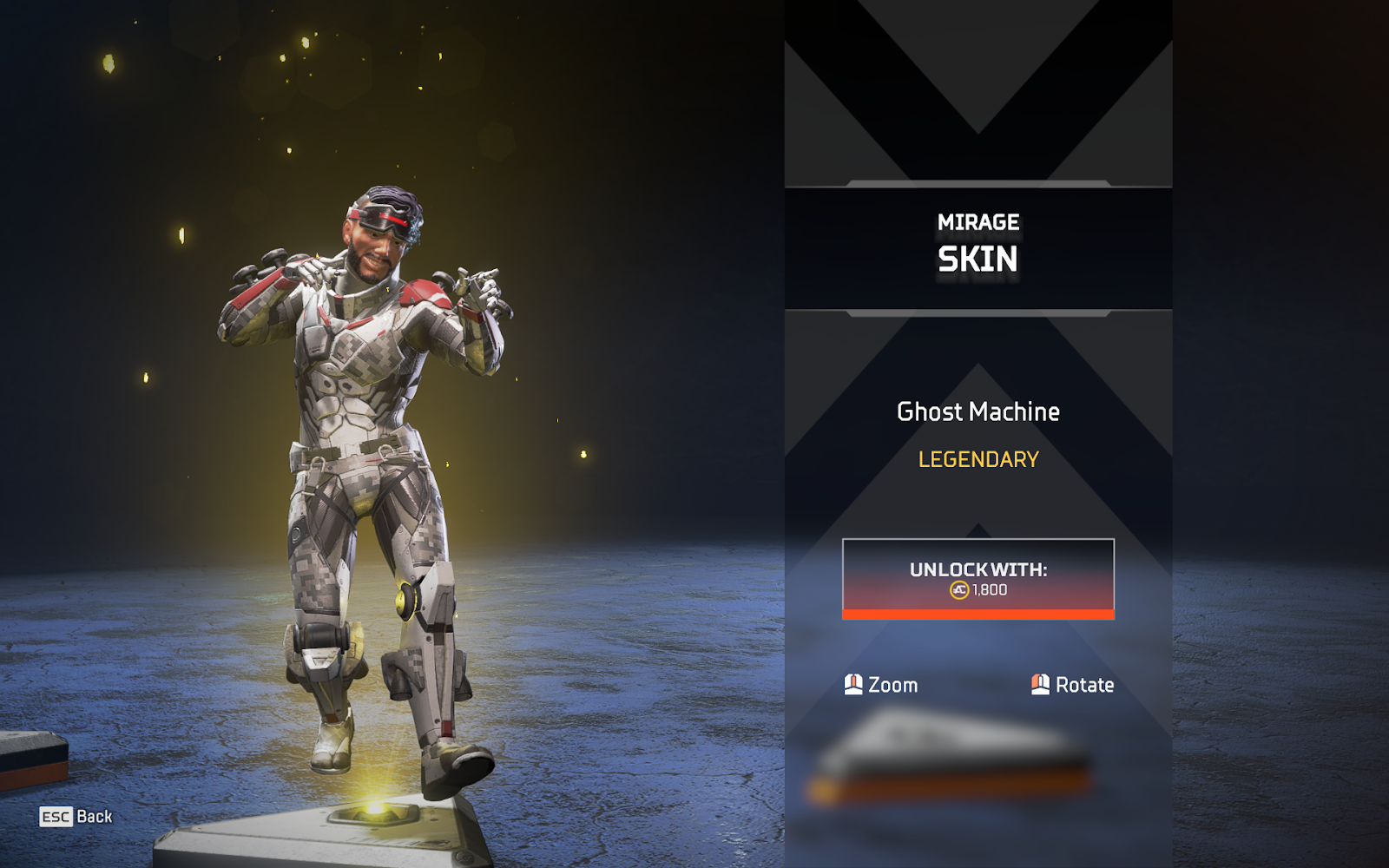The image size is (1389, 868).
Task: Go back using the Back button
Action: (x=76, y=817)
